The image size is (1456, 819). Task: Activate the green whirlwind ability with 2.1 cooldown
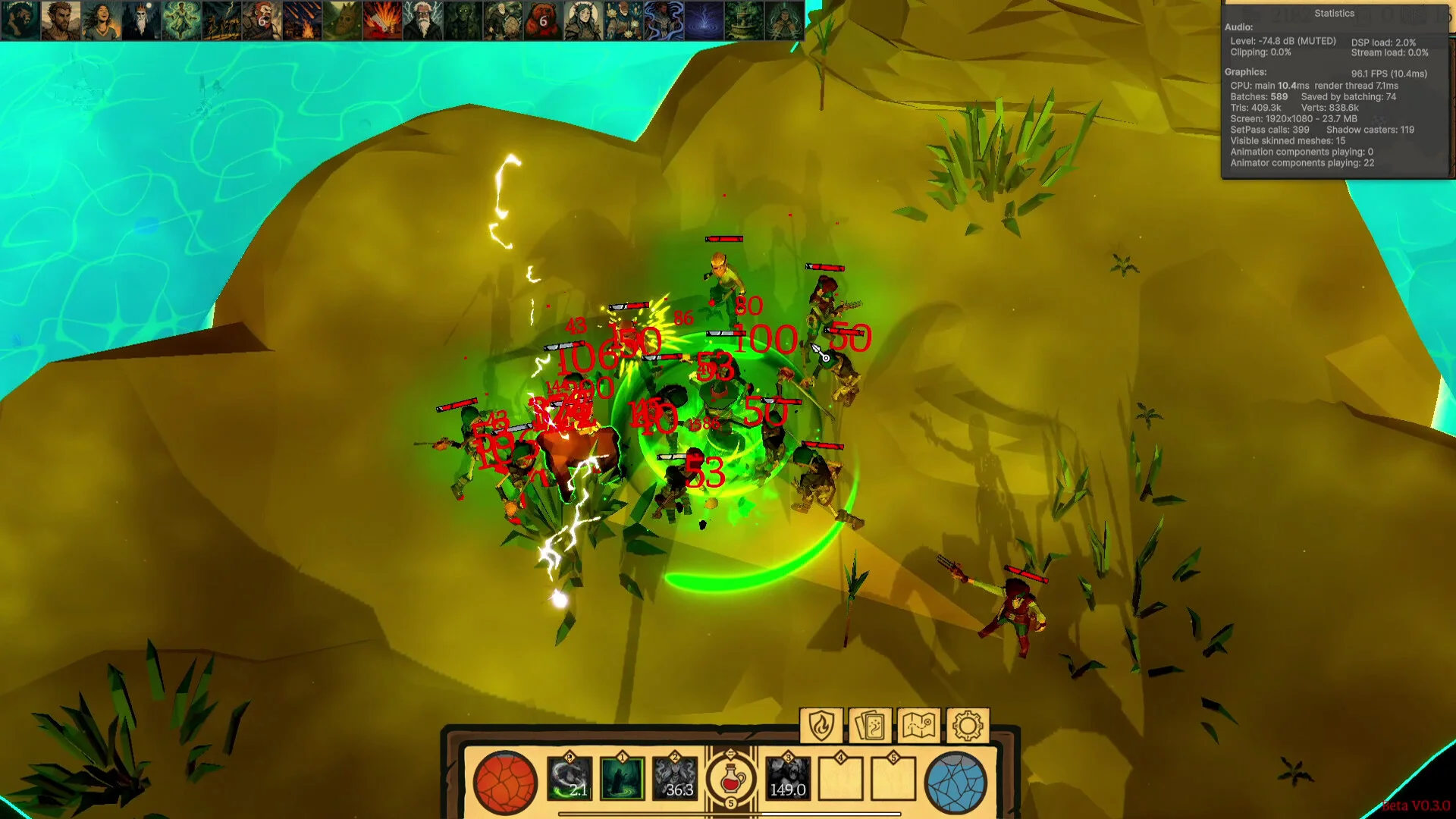[570, 780]
